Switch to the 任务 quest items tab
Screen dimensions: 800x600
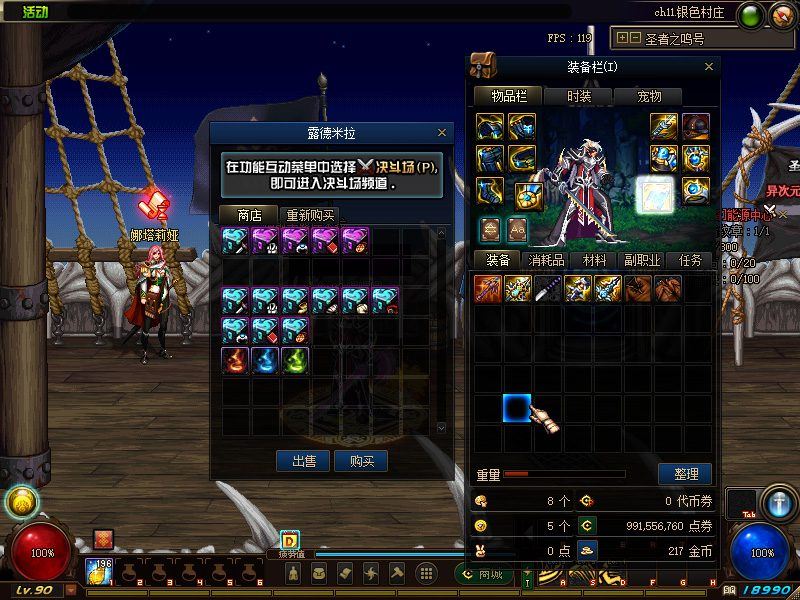point(690,260)
